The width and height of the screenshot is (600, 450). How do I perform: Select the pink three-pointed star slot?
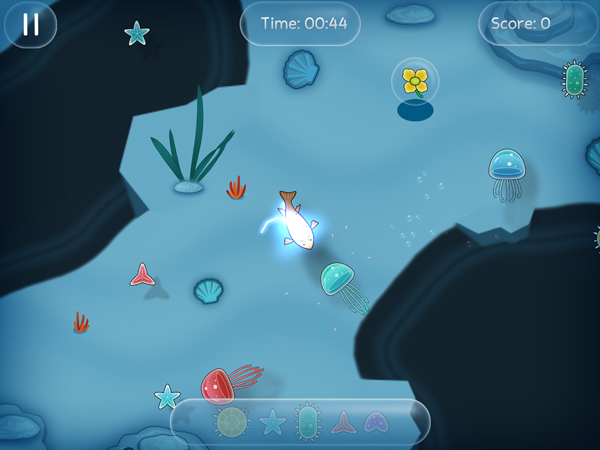tap(343, 423)
